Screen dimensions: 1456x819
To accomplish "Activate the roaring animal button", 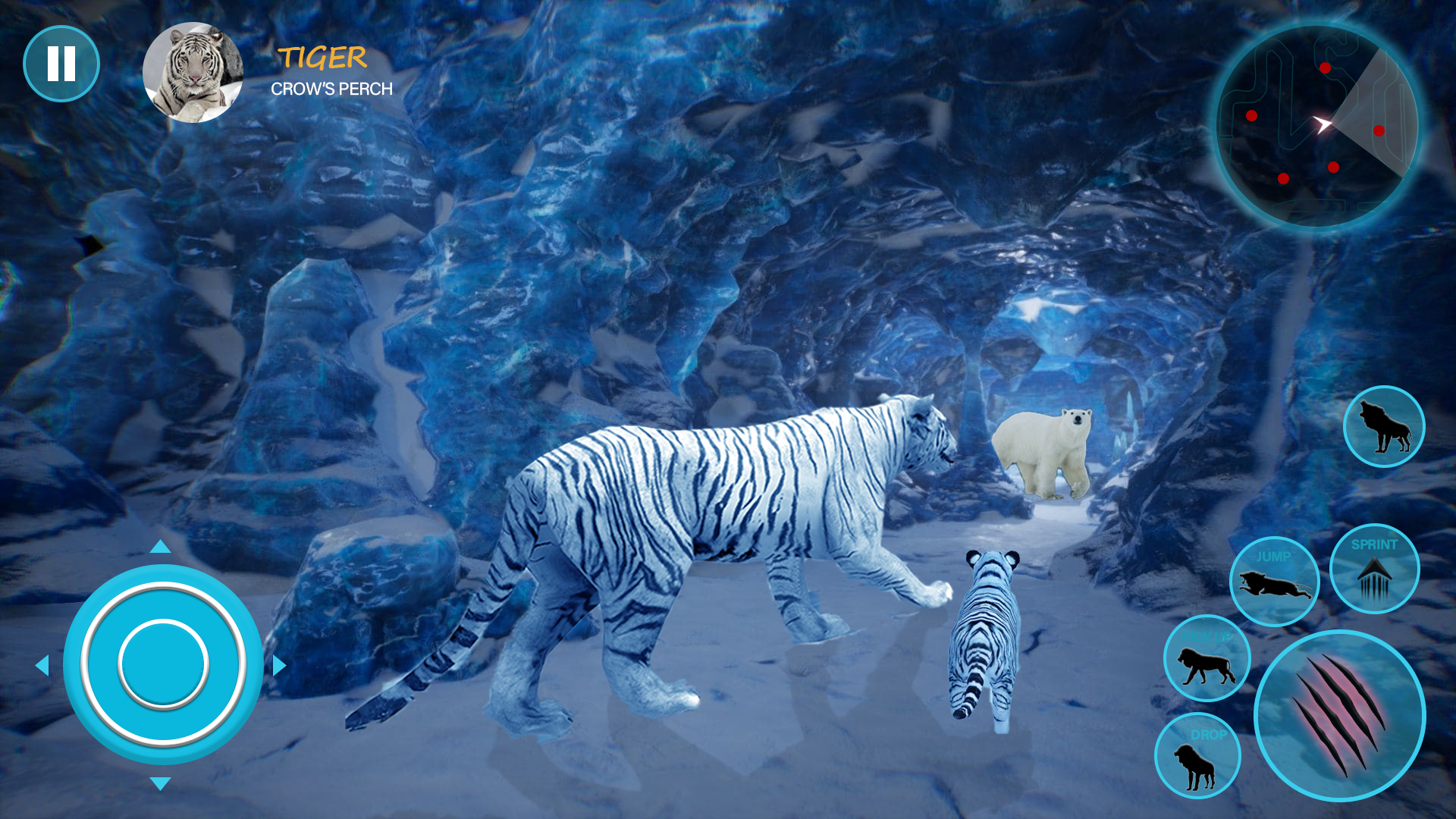I will 1383,427.
